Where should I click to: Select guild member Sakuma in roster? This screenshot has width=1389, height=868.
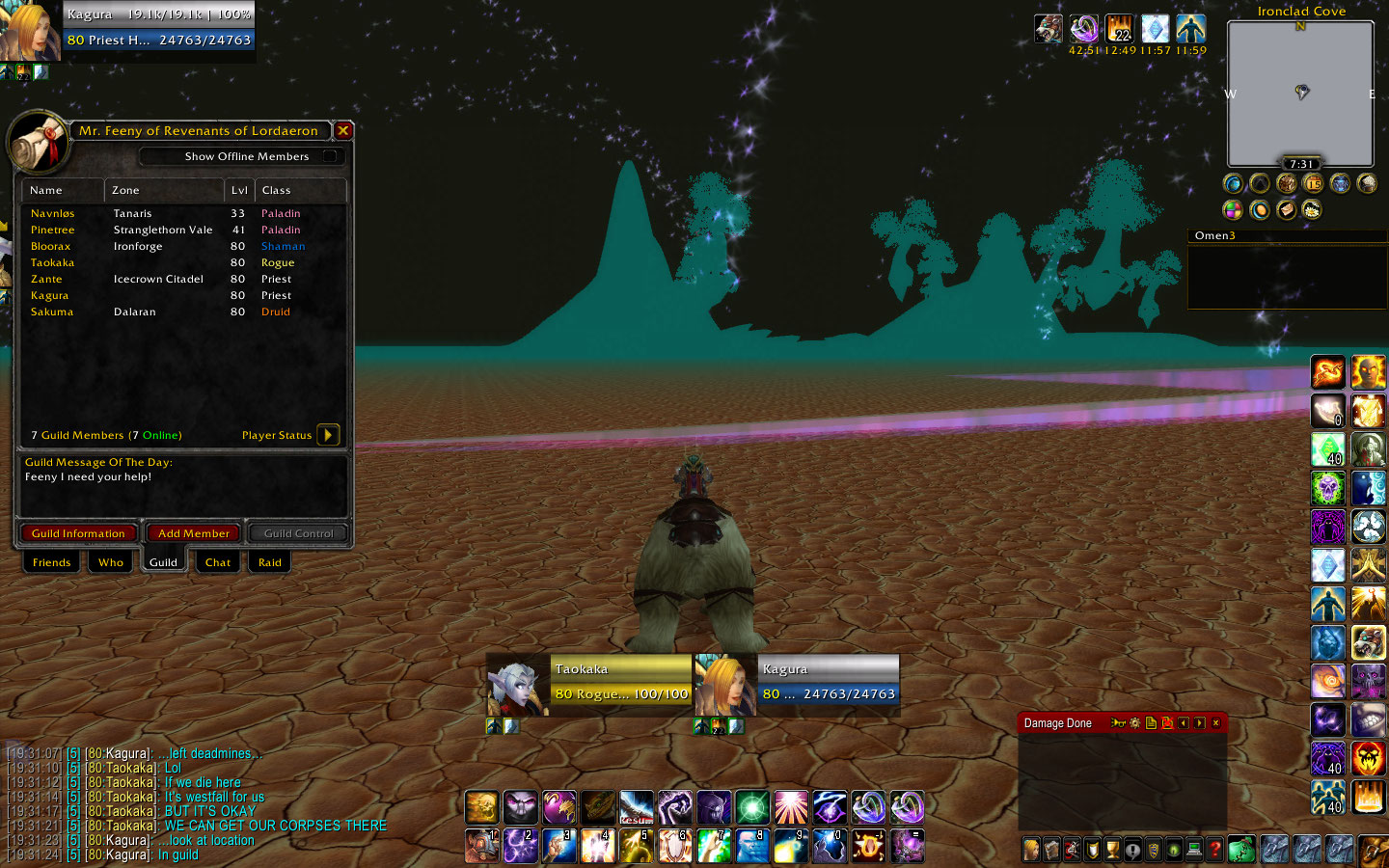tap(52, 312)
